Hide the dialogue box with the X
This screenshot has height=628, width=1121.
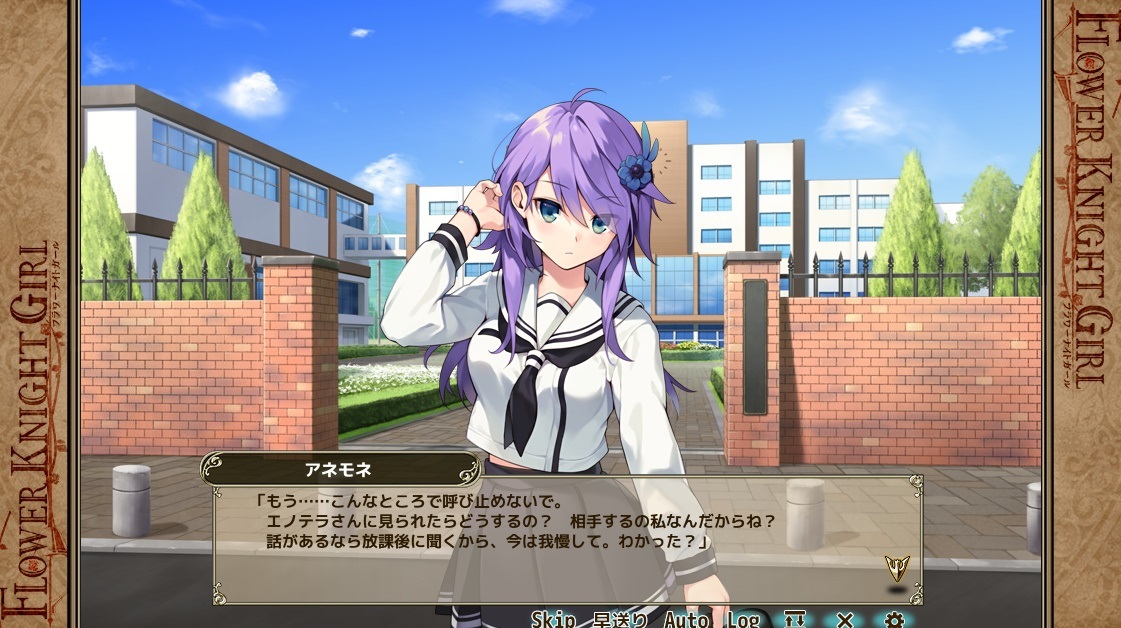click(x=845, y=620)
